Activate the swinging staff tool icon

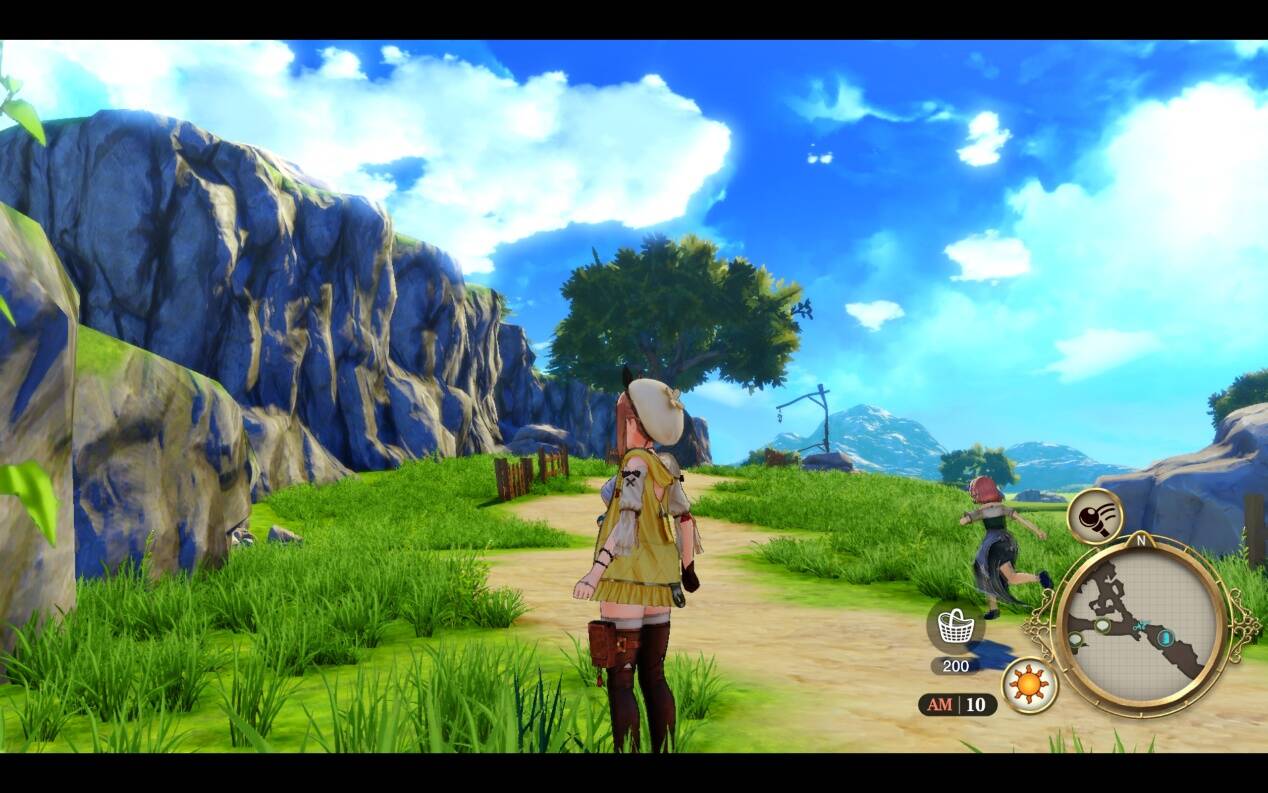(1095, 516)
